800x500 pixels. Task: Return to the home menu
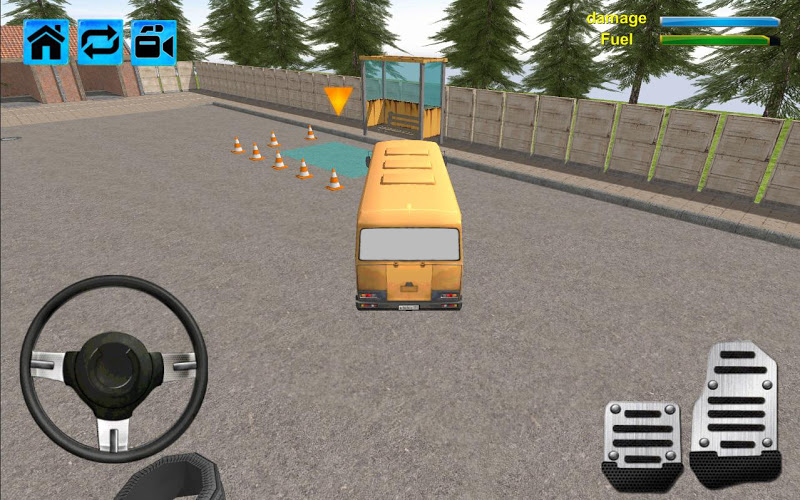pyautogui.click(x=46, y=42)
